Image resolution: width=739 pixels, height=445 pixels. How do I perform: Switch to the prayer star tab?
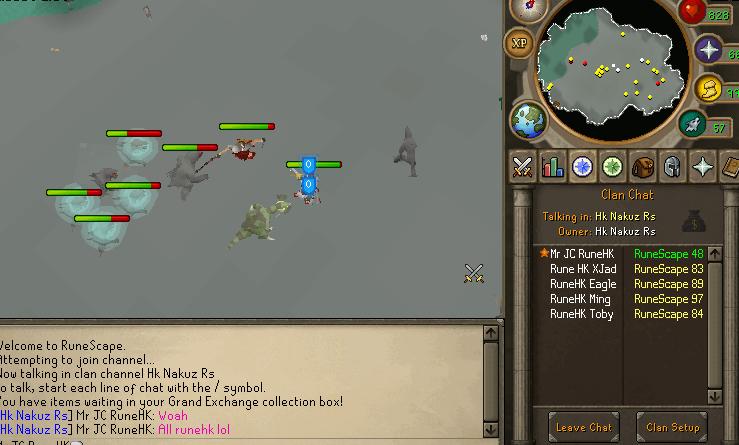(703, 167)
